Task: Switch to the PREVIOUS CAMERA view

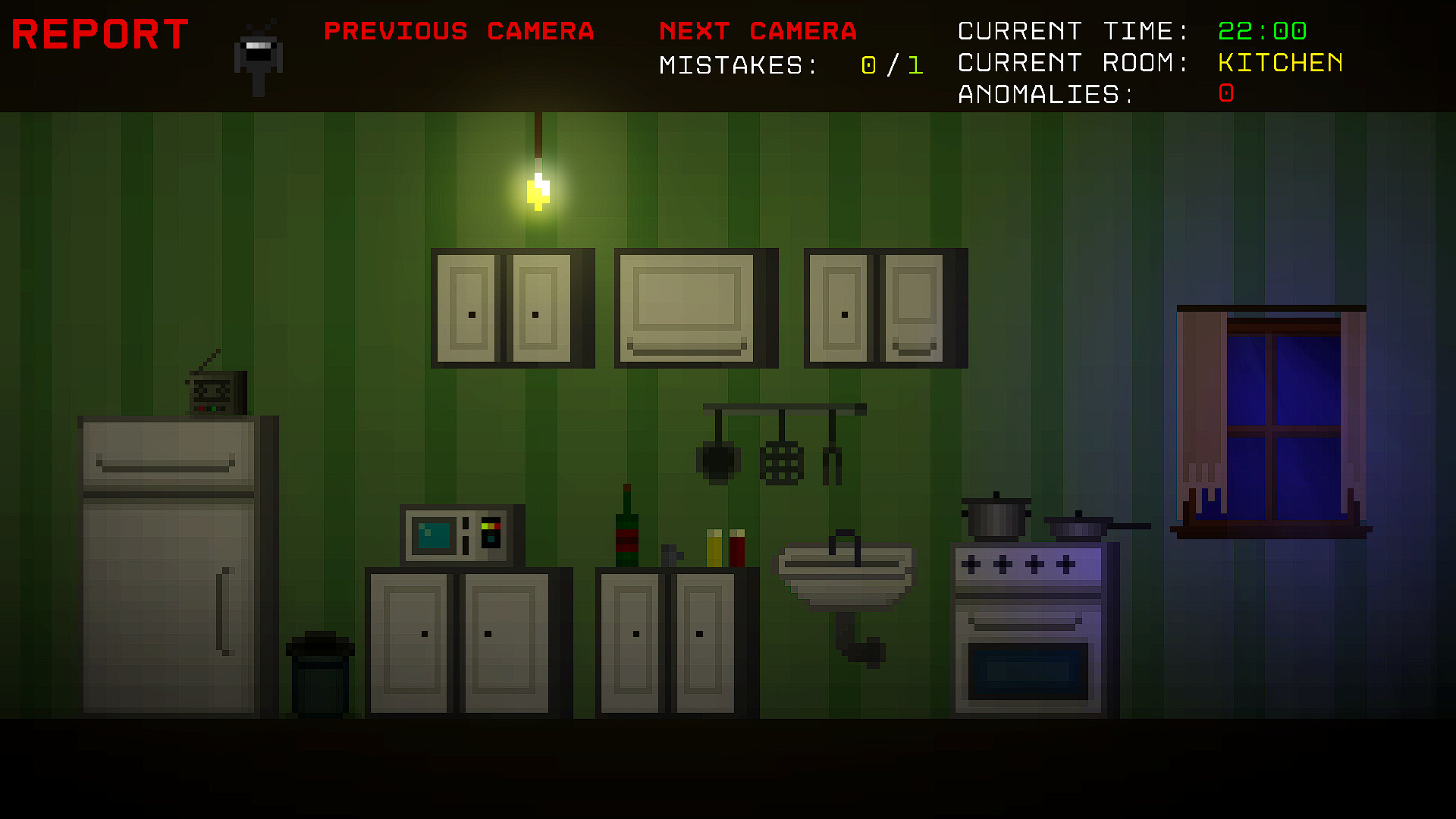Action: (x=460, y=32)
